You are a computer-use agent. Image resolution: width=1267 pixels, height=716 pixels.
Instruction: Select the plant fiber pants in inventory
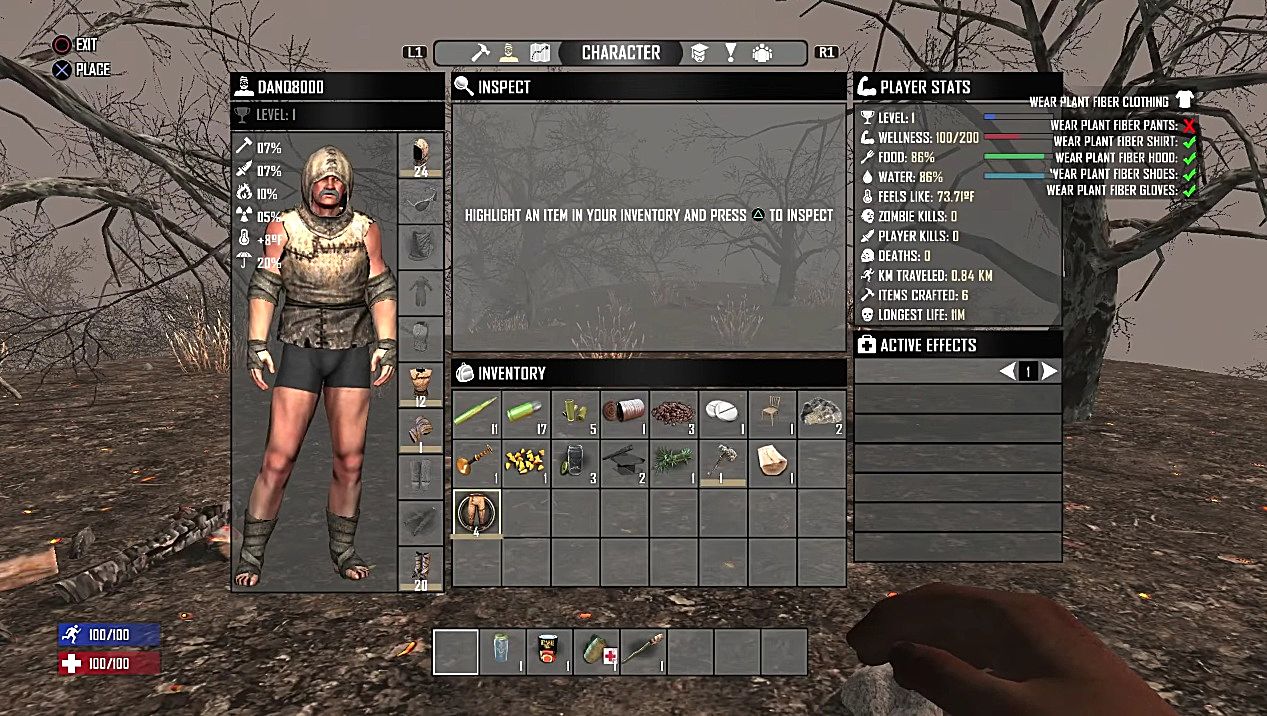(x=476, y=514)
